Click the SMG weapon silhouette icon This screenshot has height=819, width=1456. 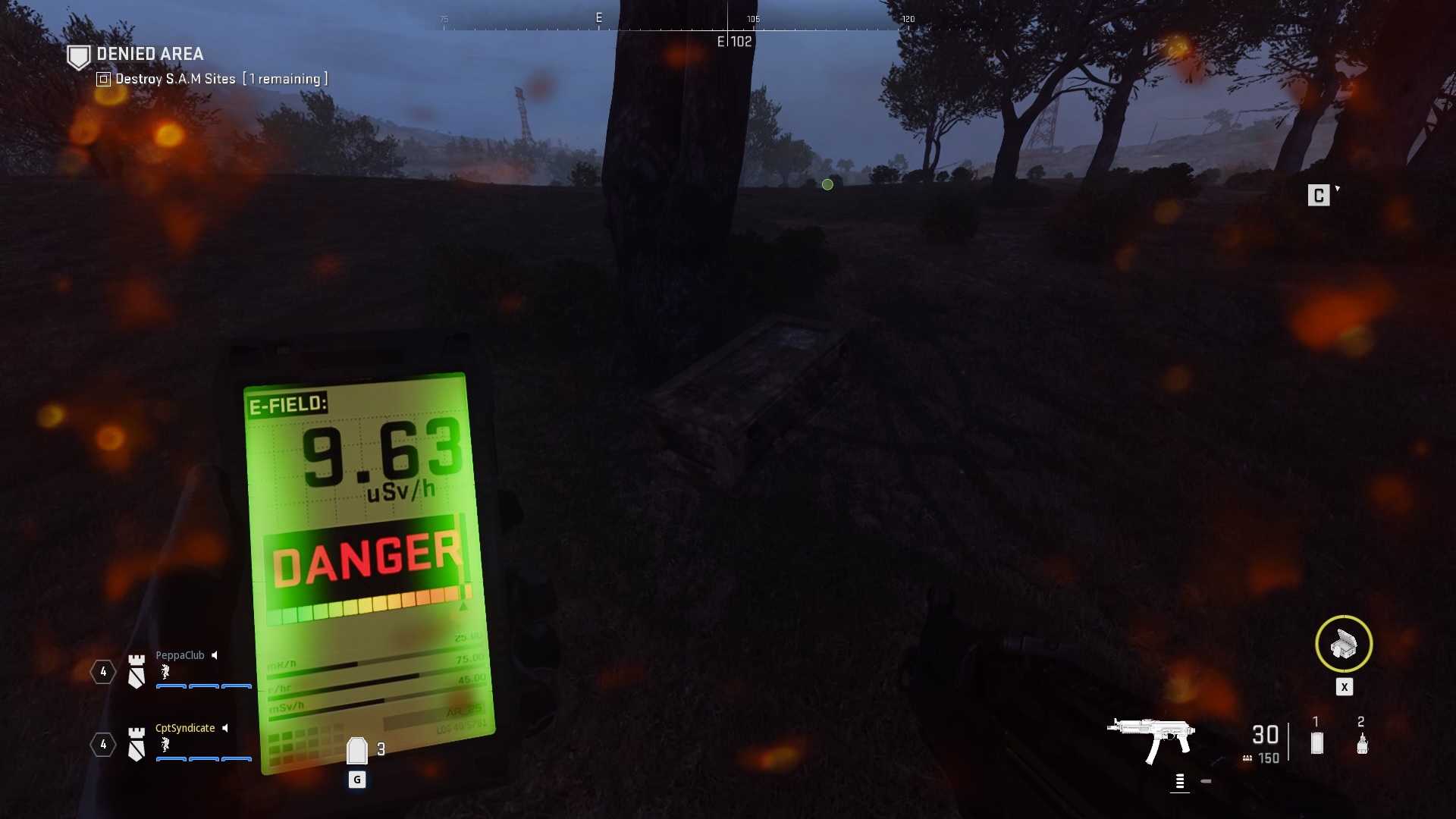1150,736
